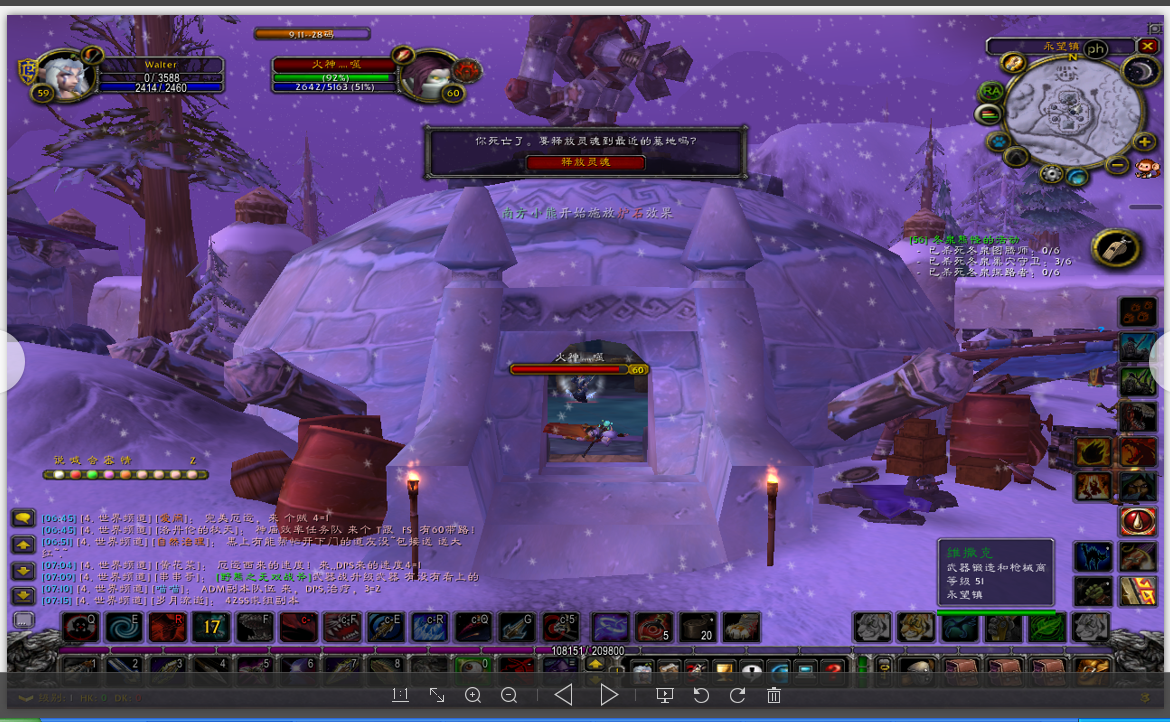The image size is (1171, 722).
Task: Click the red 释放灵魂 release spirit button
Action: (585, 162)
